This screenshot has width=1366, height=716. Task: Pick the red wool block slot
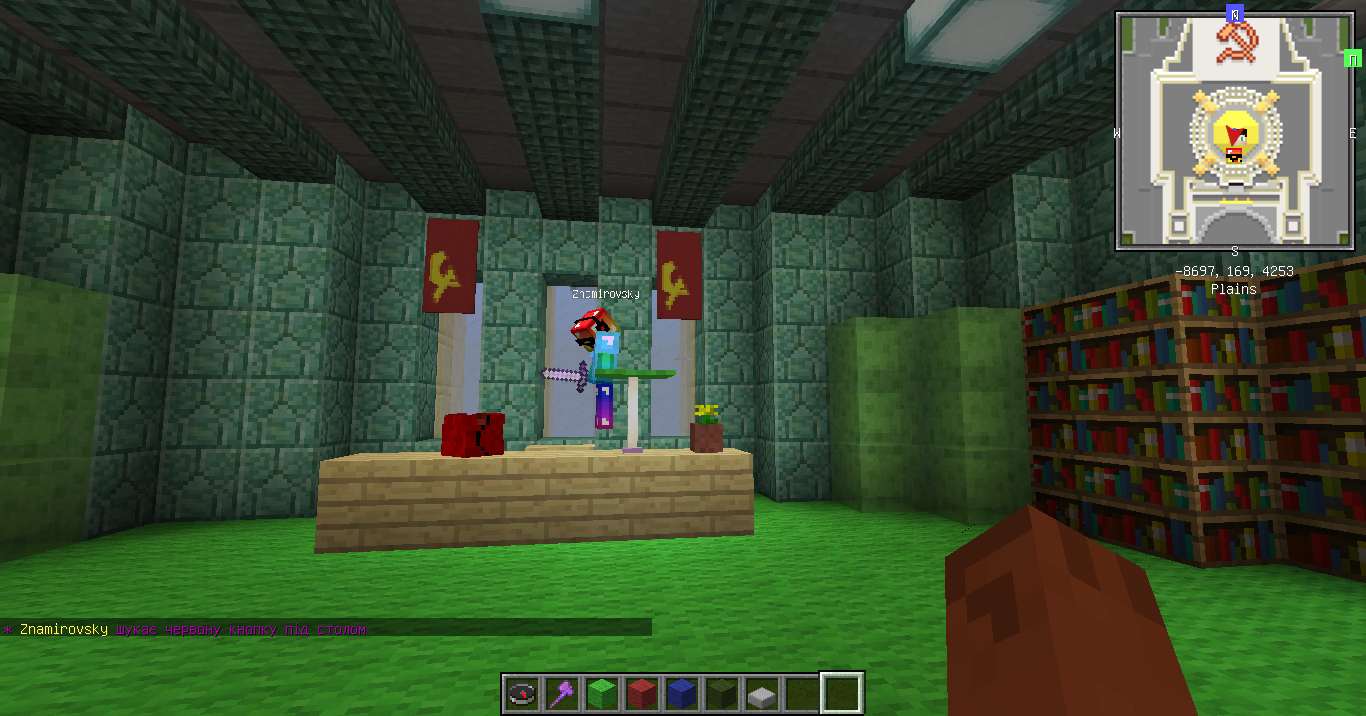[641, 693]
